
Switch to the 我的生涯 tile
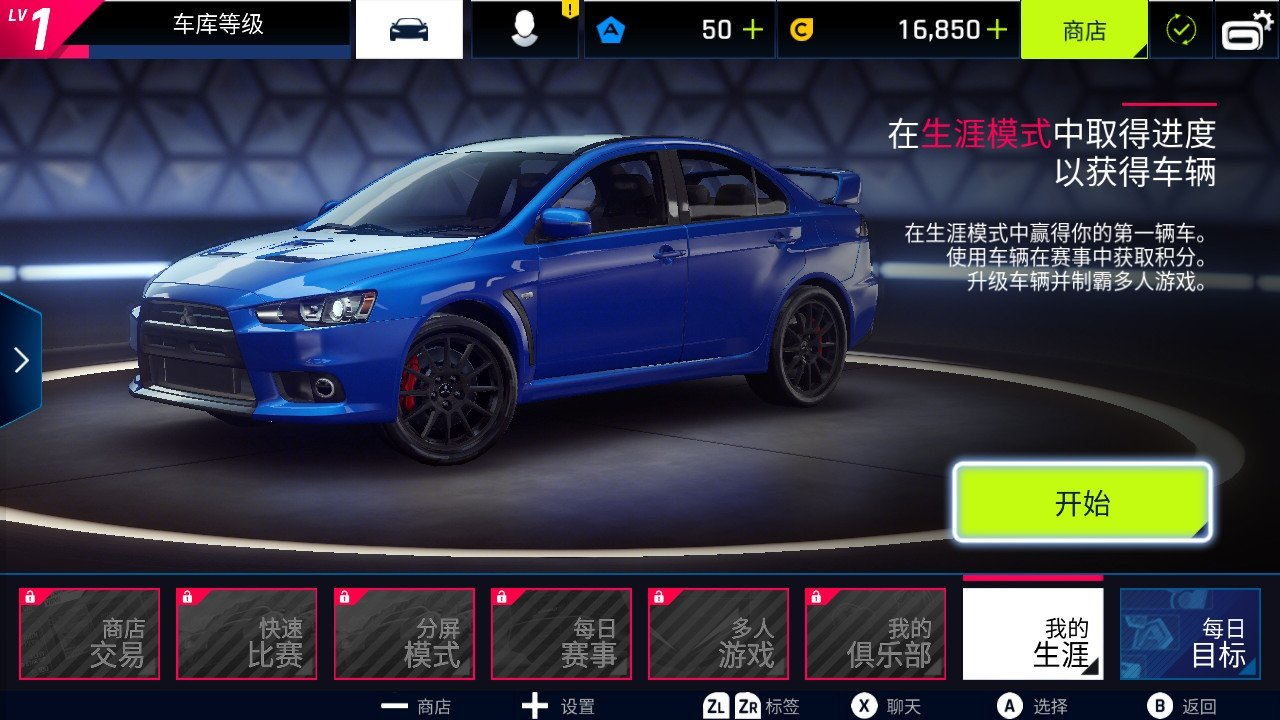1033,634
